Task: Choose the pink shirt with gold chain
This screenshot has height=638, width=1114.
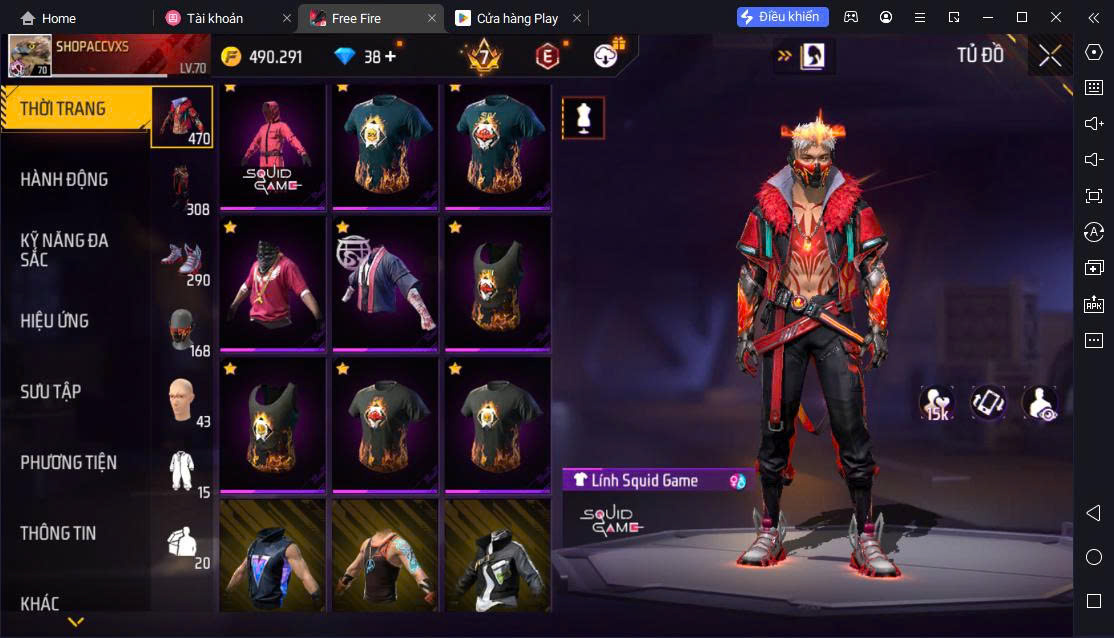Action: pyautogui.click(x=272, y=284)
